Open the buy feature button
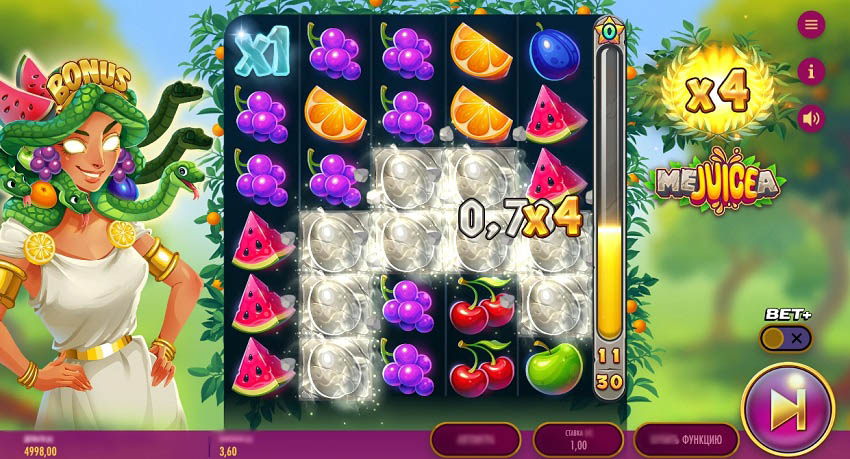Image resolution: width=850 pixels, height=459 pixels. 686,439
